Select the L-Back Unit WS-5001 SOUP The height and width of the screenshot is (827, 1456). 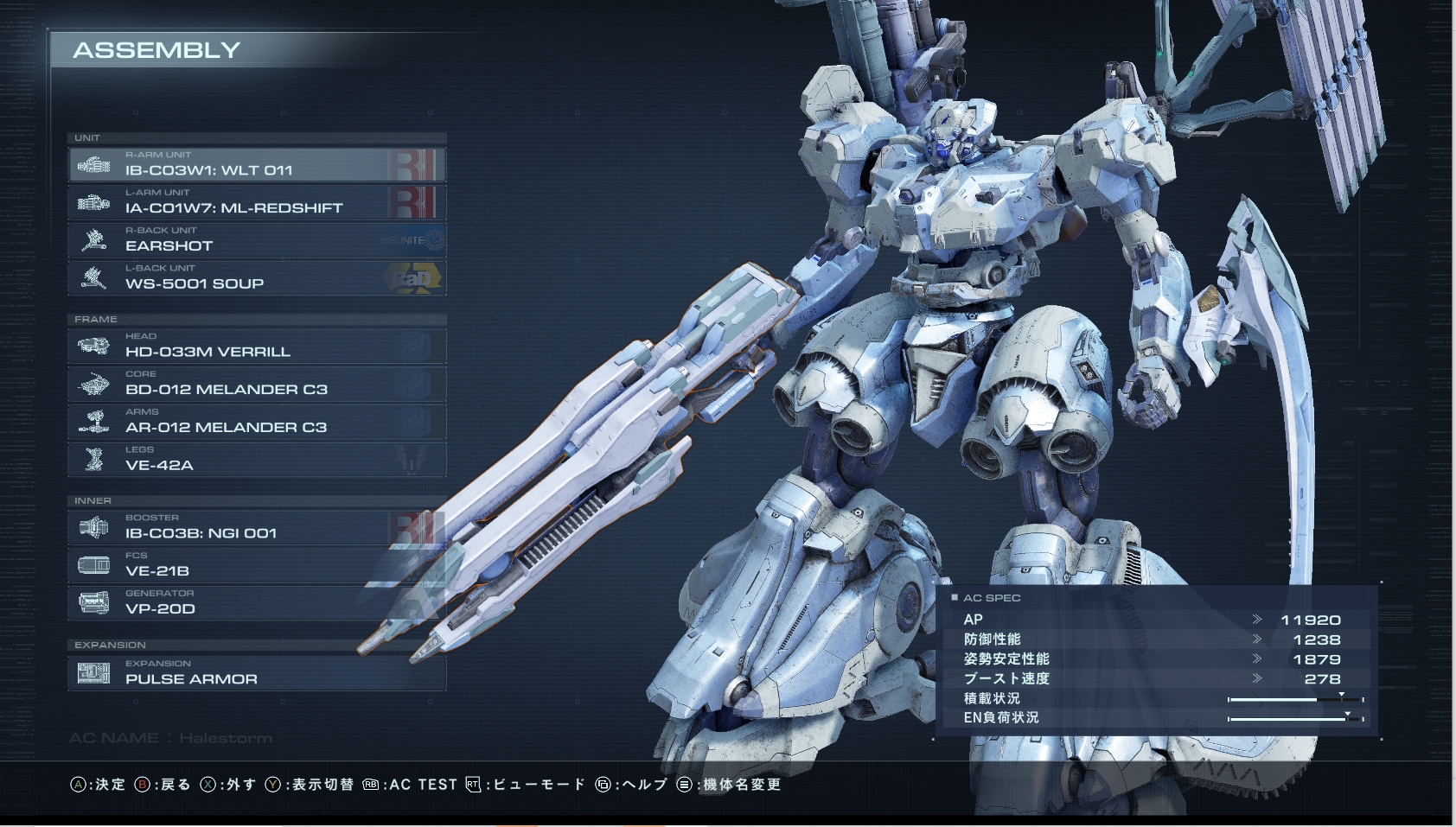(257, 278)
